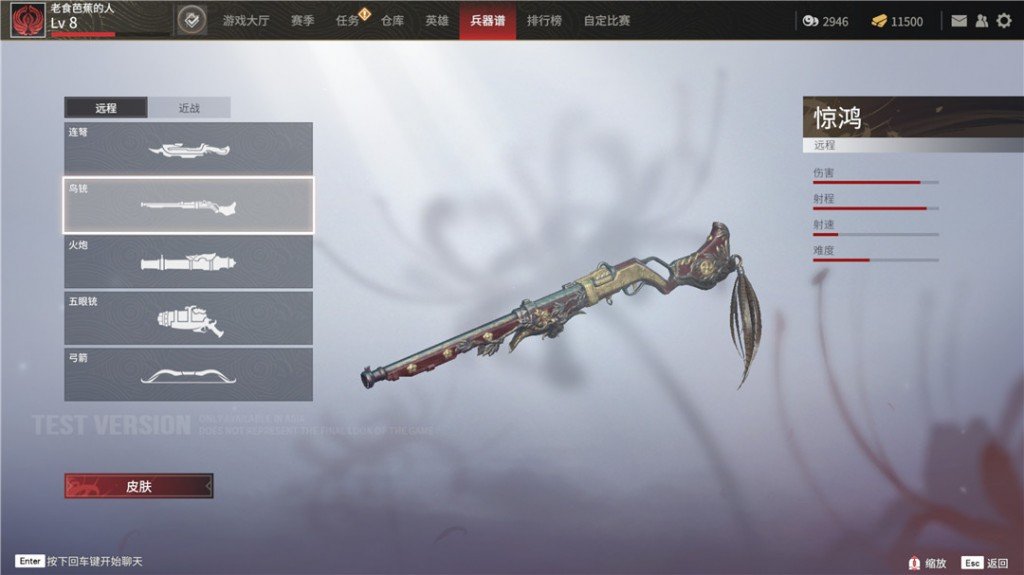1024x575 pixels.
Task: Choose the 鸟铳 musket weapon entry
Action: [188, 205]
